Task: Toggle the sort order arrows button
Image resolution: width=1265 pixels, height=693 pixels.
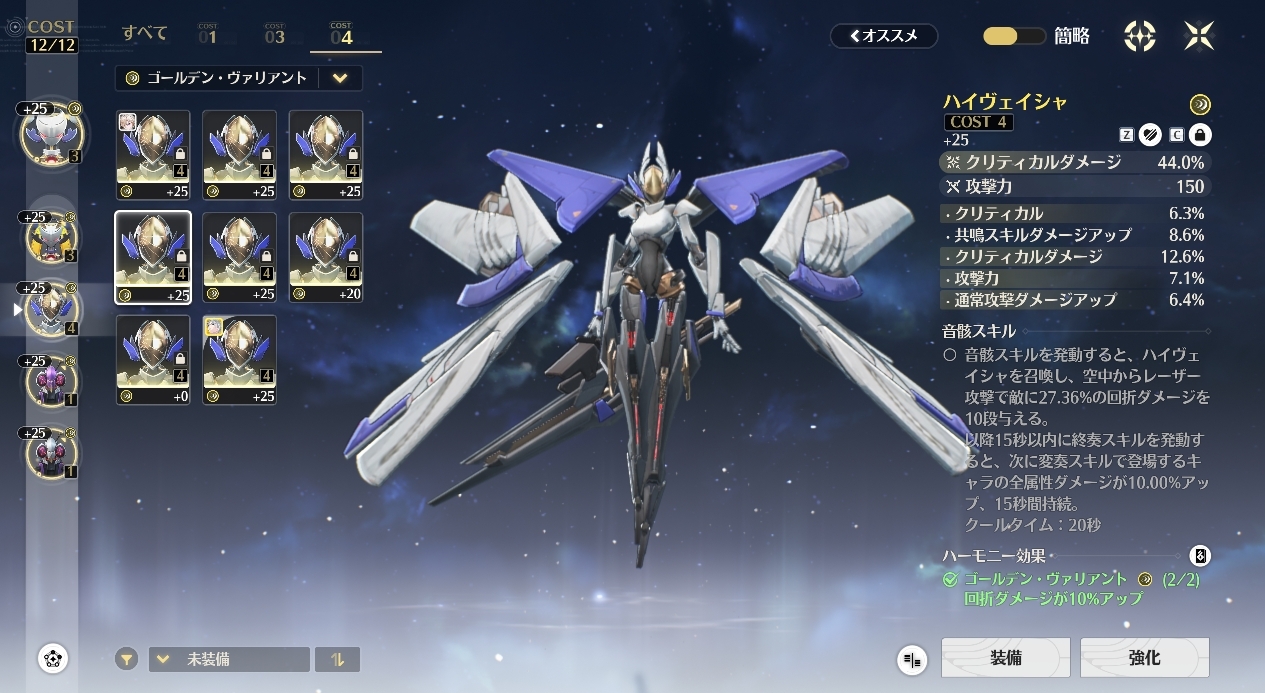Action: pyautogui.click(x=337, y=659)
